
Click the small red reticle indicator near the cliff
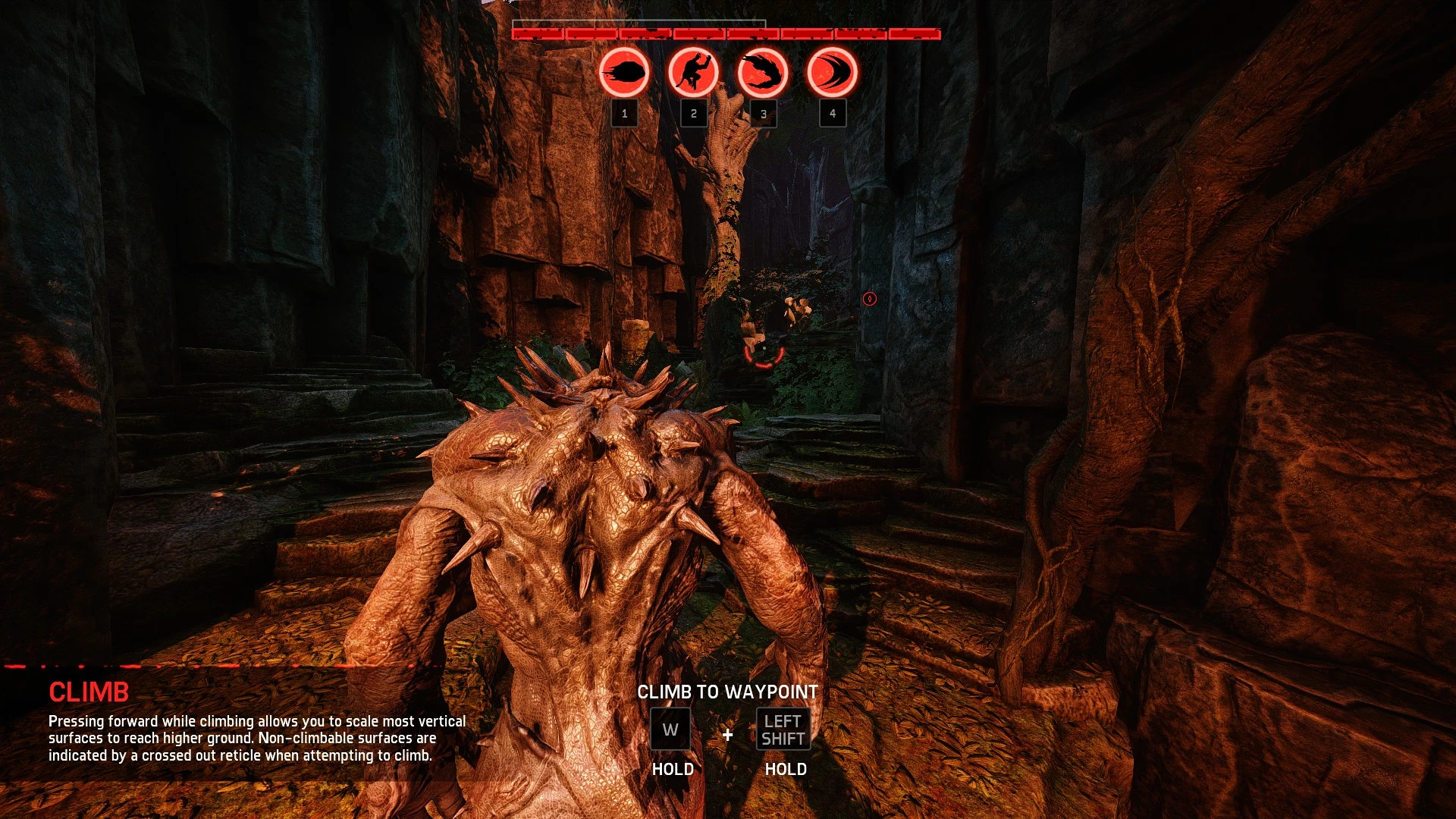(x=869, y=299)
